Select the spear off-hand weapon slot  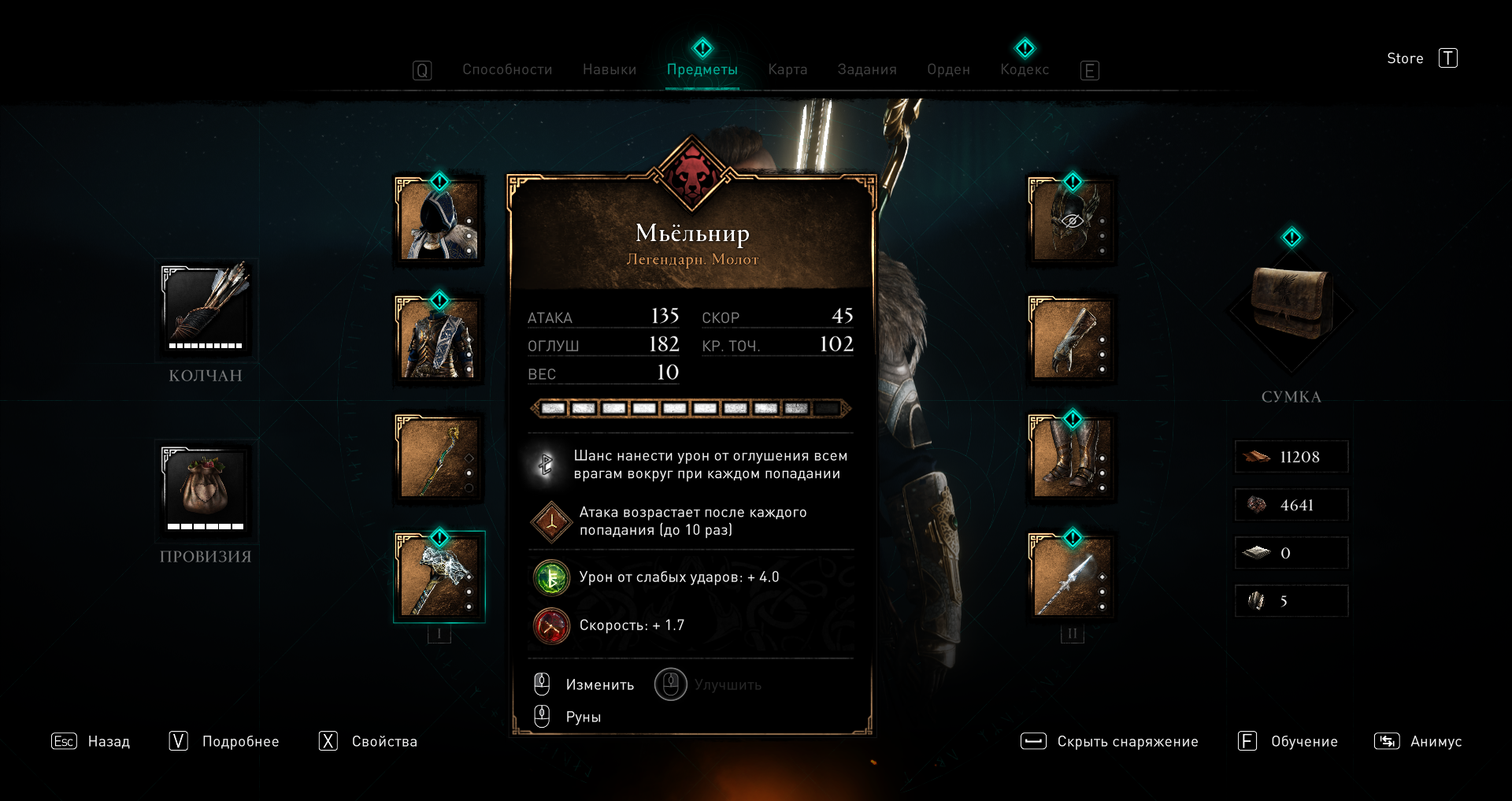(1072, 577)
